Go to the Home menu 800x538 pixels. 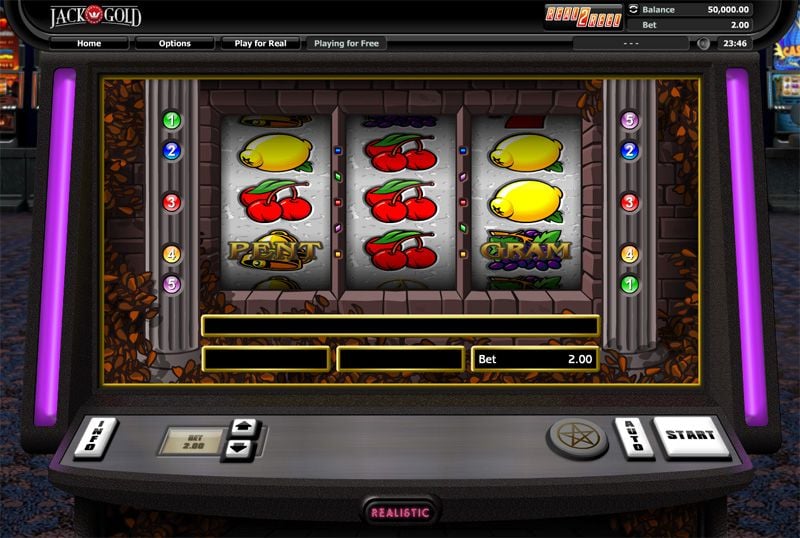pyautogui.click(x=89, y=44)
